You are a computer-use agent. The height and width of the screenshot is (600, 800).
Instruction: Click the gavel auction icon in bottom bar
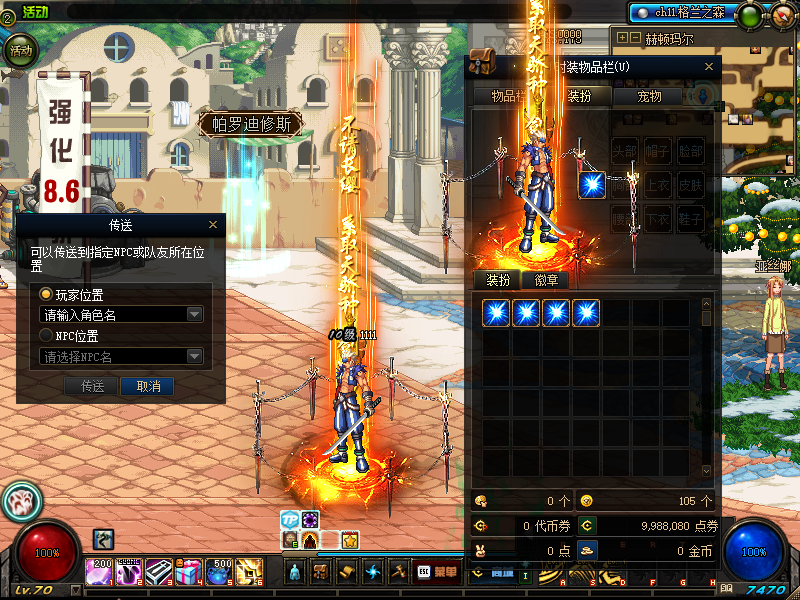(398, 572)
